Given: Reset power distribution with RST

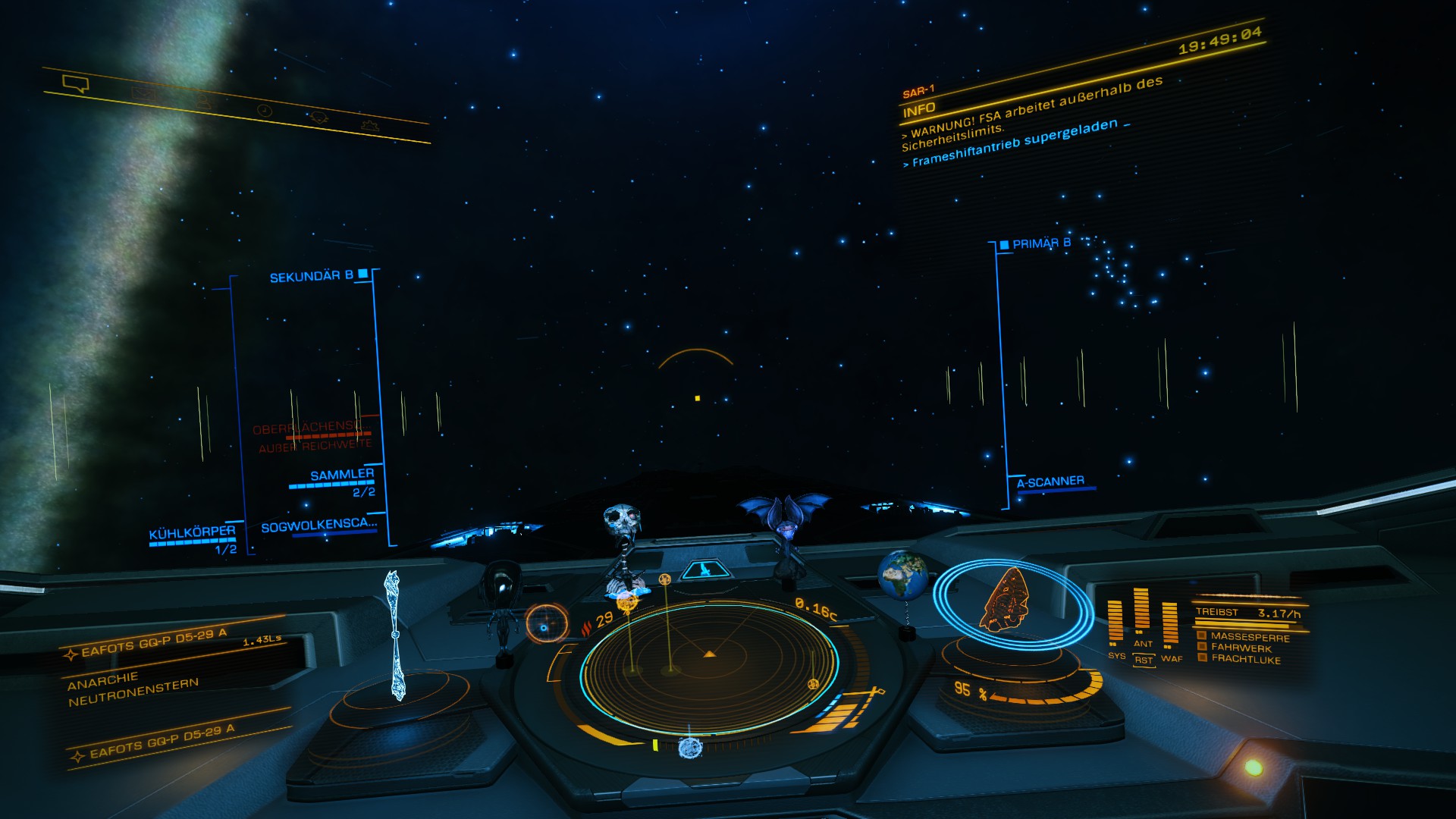Looking at the screenshot, I should (x=1144, y=661).
